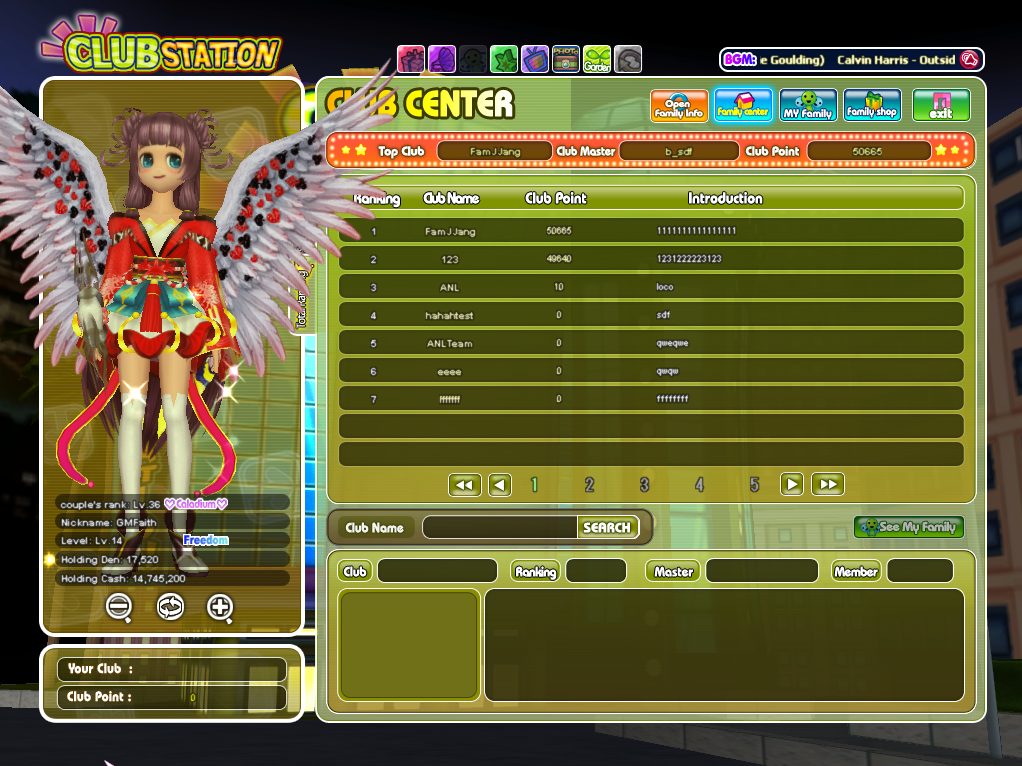The image size is (1022, 766).
Task: Switch to the Family center view
Action: [x=743, y=106]
